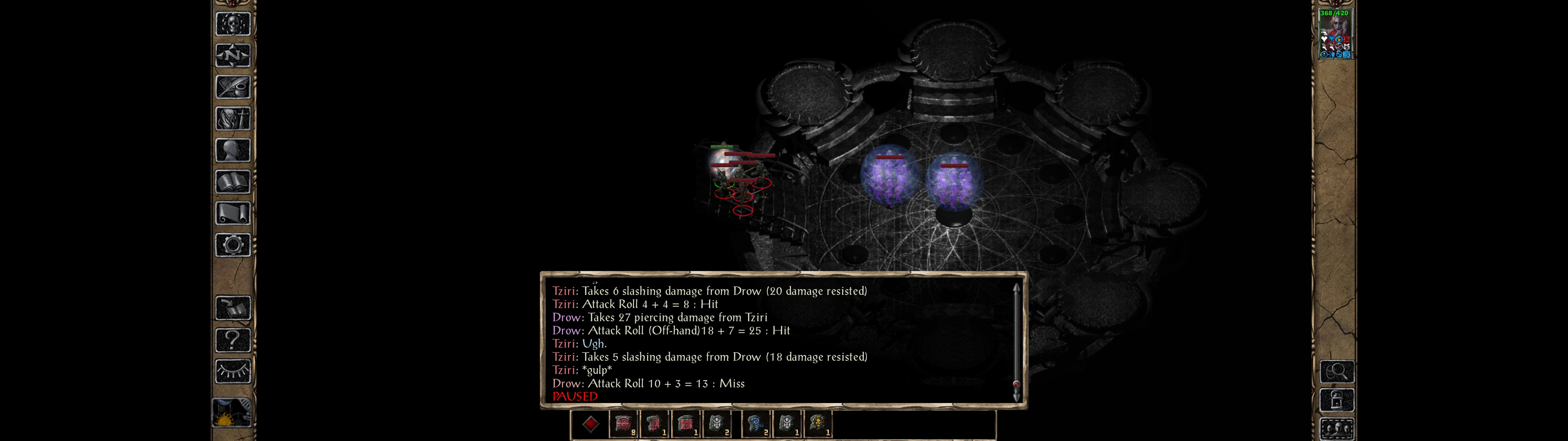Open the mage spellbook
The image size is (1568, 441).
tap(232, 182)
